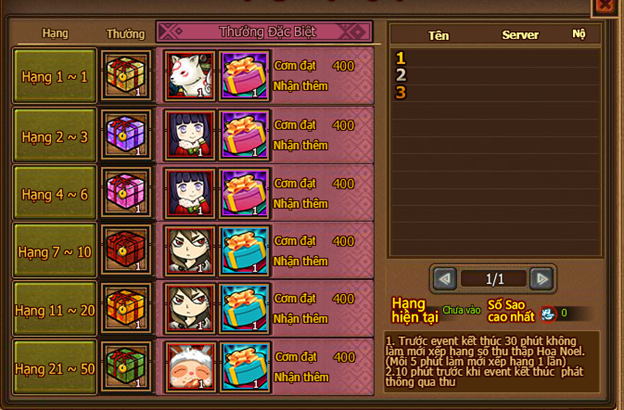This screenshot has height=410, width=624.
Task: Inspect the orange gift box reward
Action: point(127,310)
